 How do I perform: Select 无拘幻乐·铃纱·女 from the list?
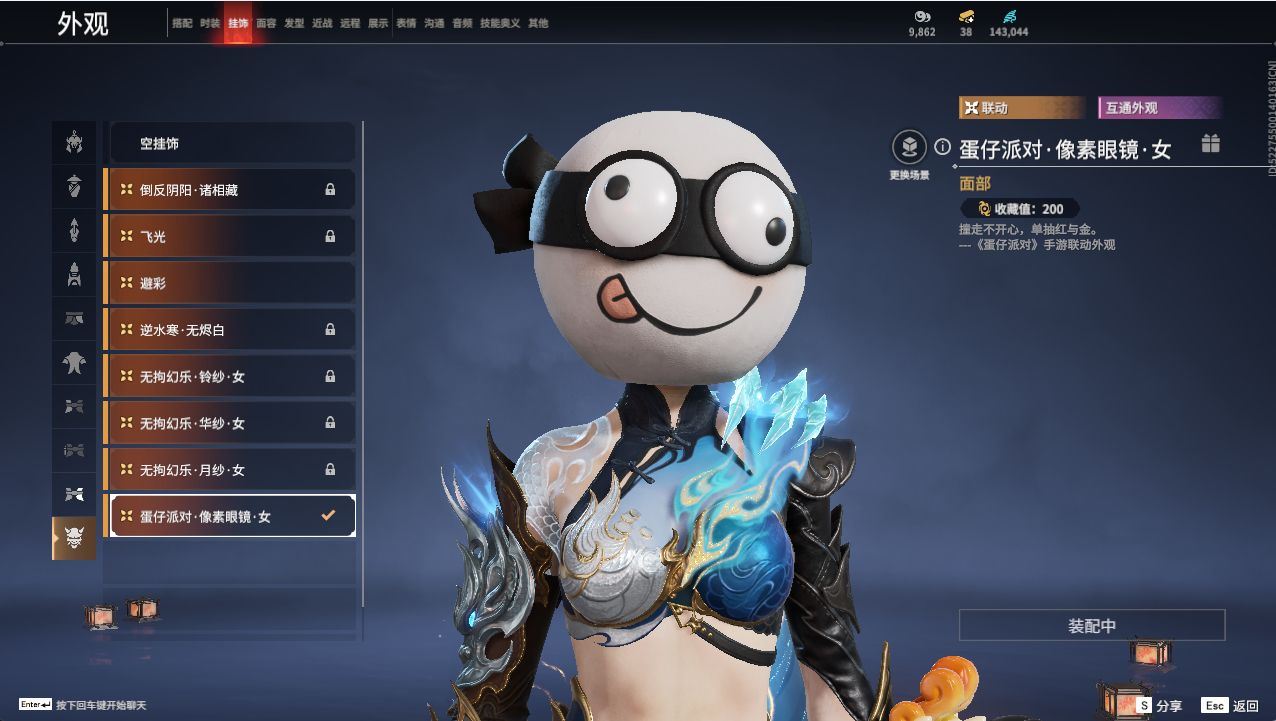coord(230,376)
